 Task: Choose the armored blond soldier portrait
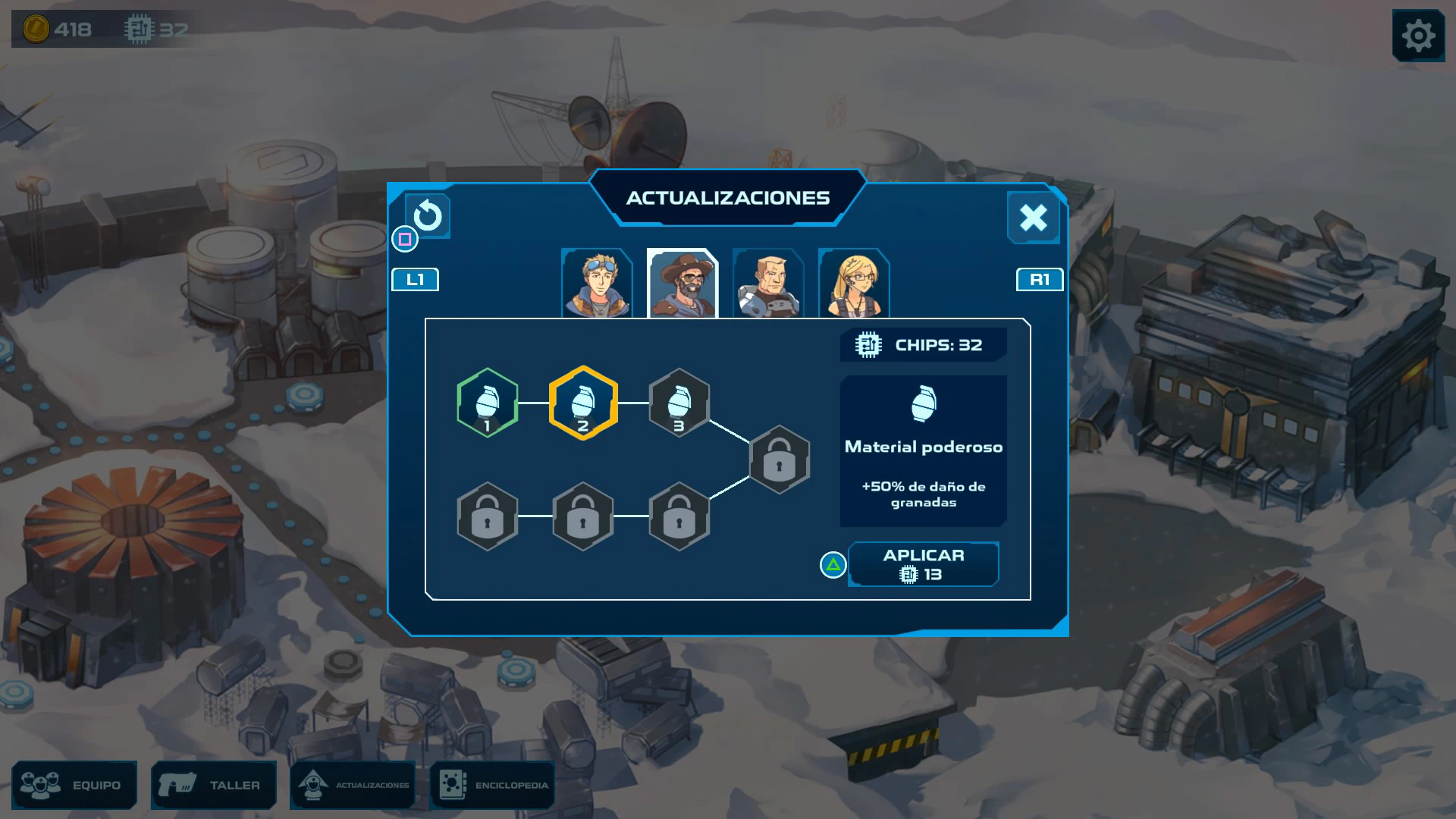pos(768,284)
